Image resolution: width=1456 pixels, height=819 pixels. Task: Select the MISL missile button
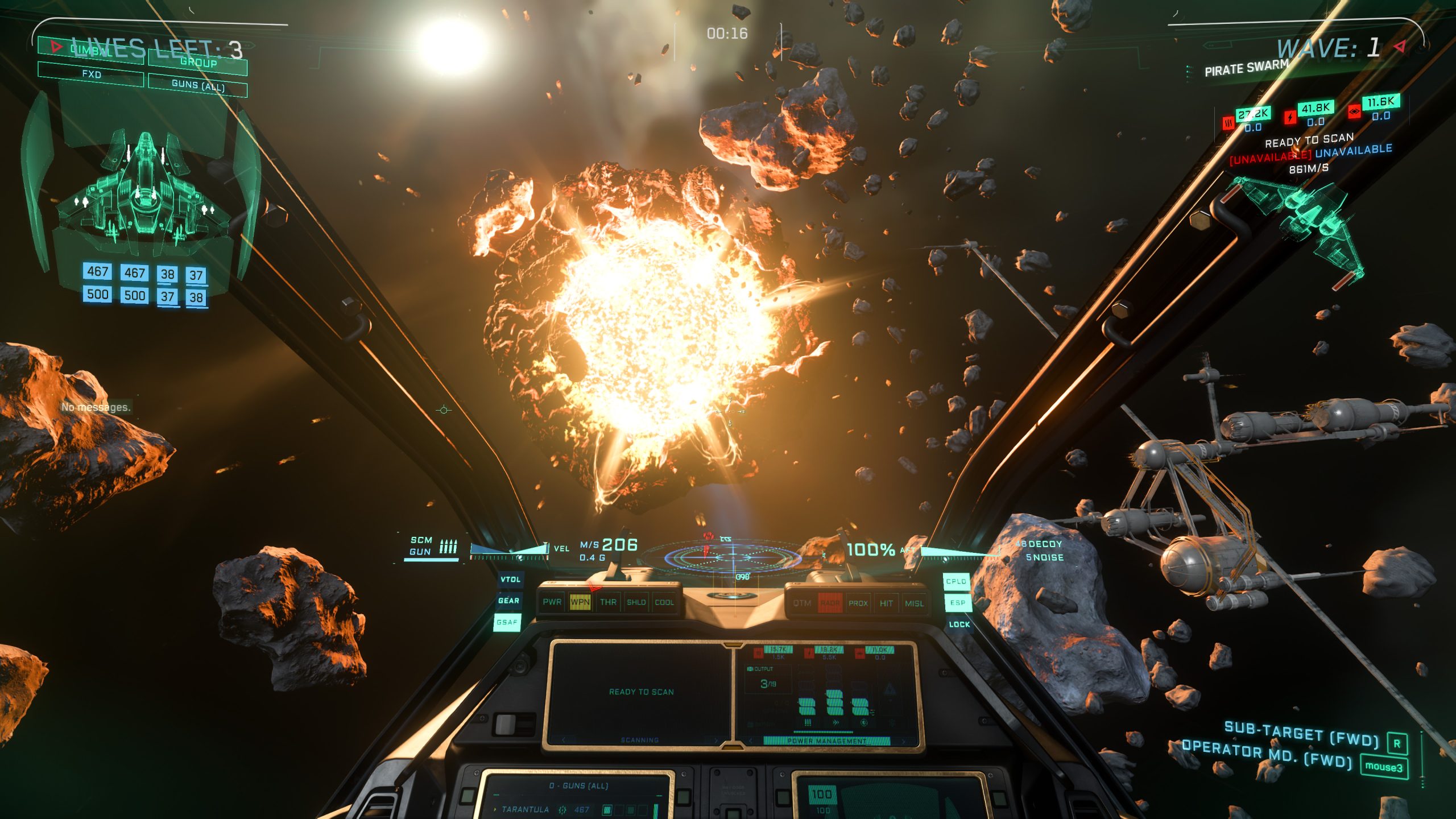(x=914, y=603)
